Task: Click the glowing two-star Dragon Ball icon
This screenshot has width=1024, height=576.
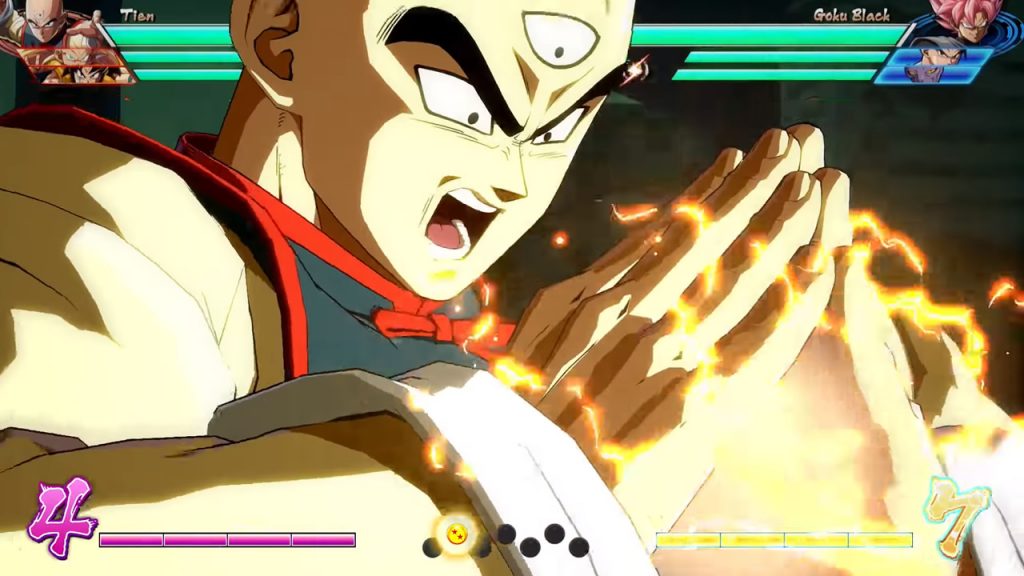Action: pos(456,531)
